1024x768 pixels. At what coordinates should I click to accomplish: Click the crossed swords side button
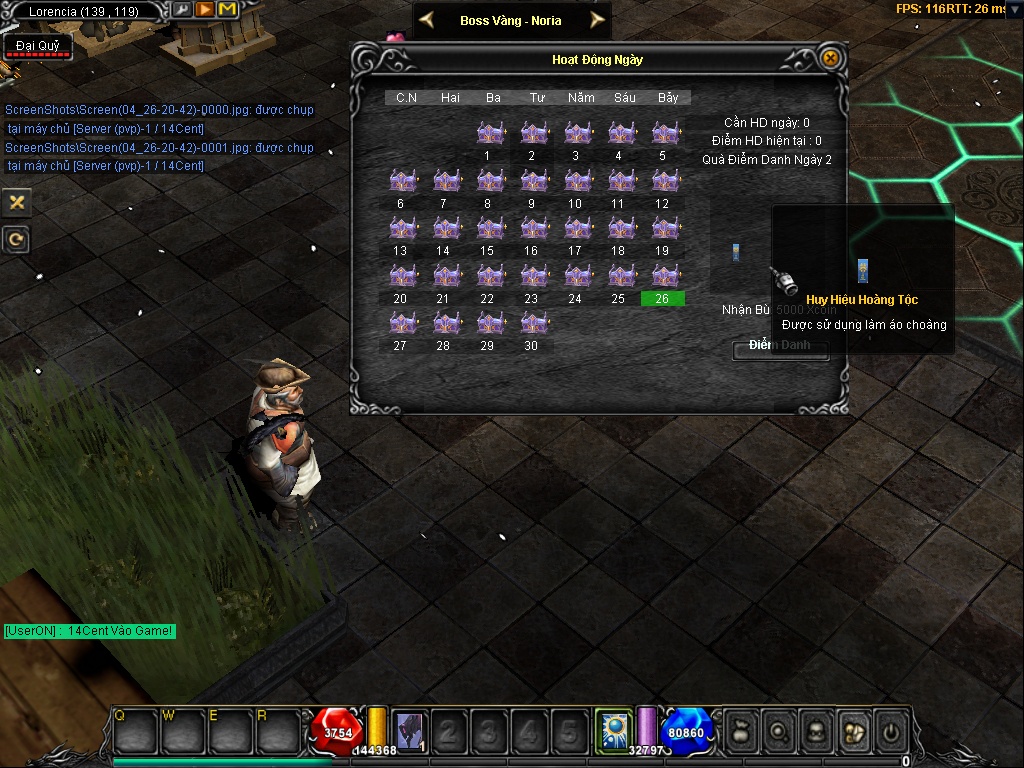click(16, 202)
